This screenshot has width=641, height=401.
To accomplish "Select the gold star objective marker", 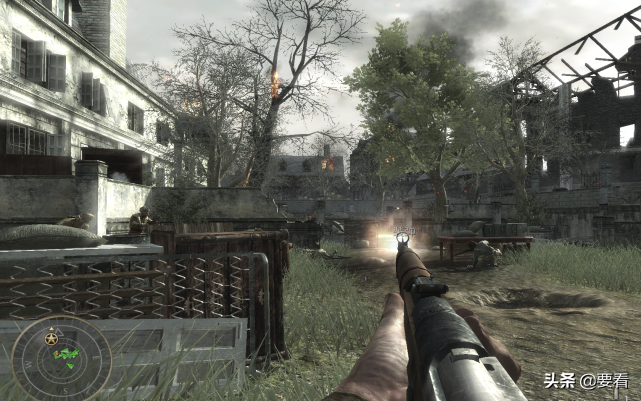I will (50, 339).
